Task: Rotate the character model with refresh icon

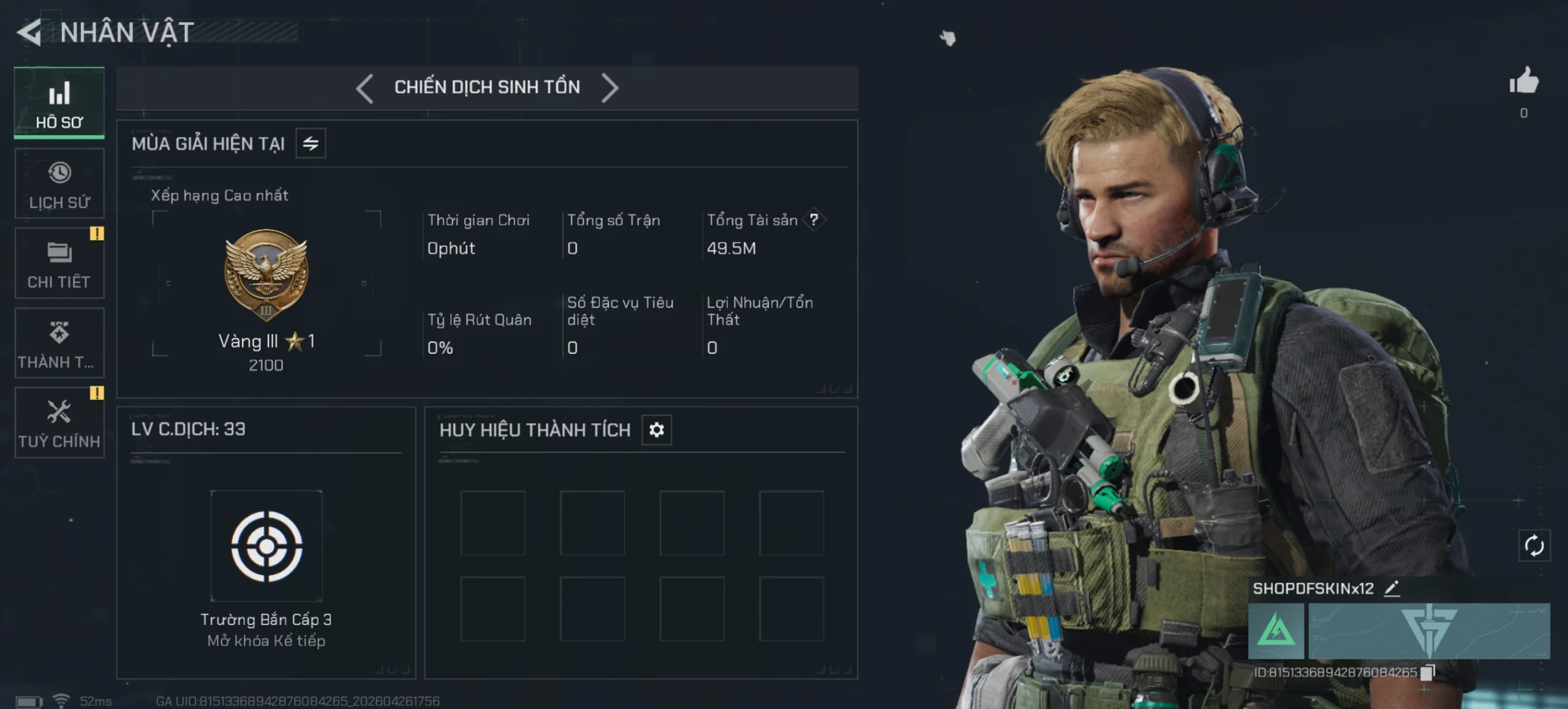Action: [1534, 546]
